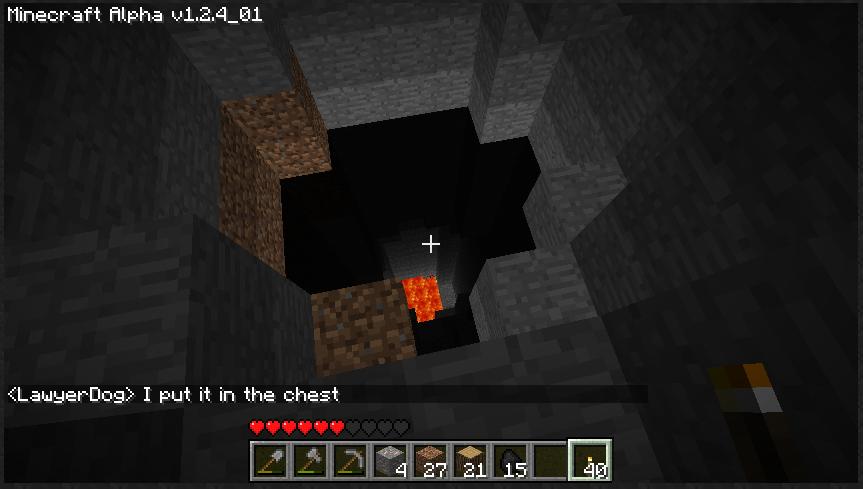The width and height of the screenshot is (863, 489).
Task: Select the shovel hotbar slot
Action: pos(269,460)
